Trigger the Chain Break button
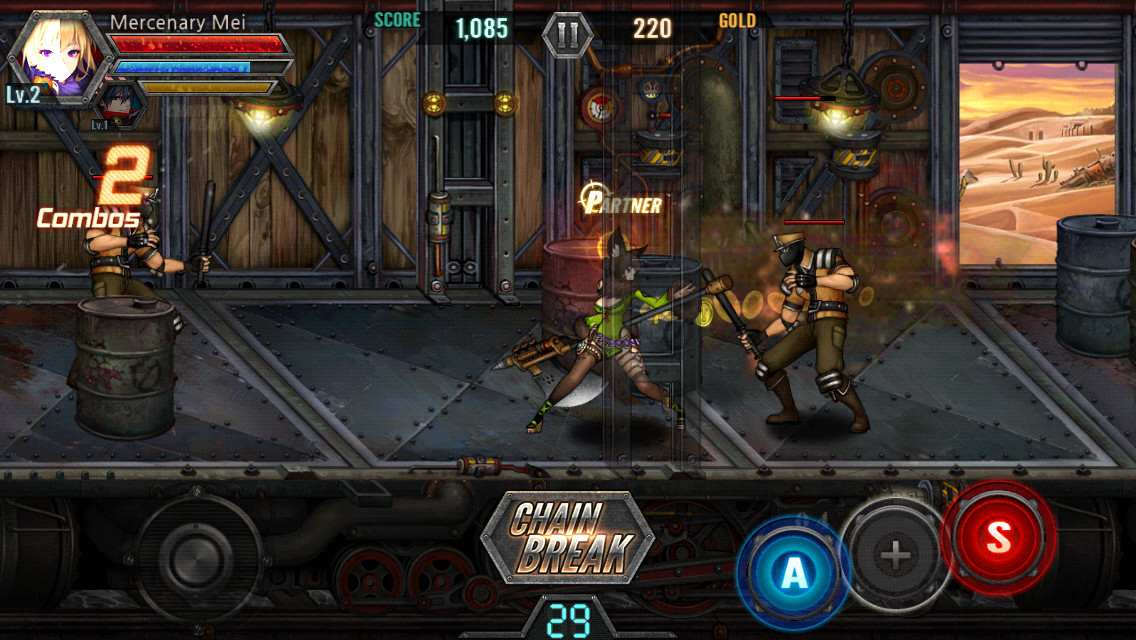This screenshot has height=640, width=1136. pos(568,537)
